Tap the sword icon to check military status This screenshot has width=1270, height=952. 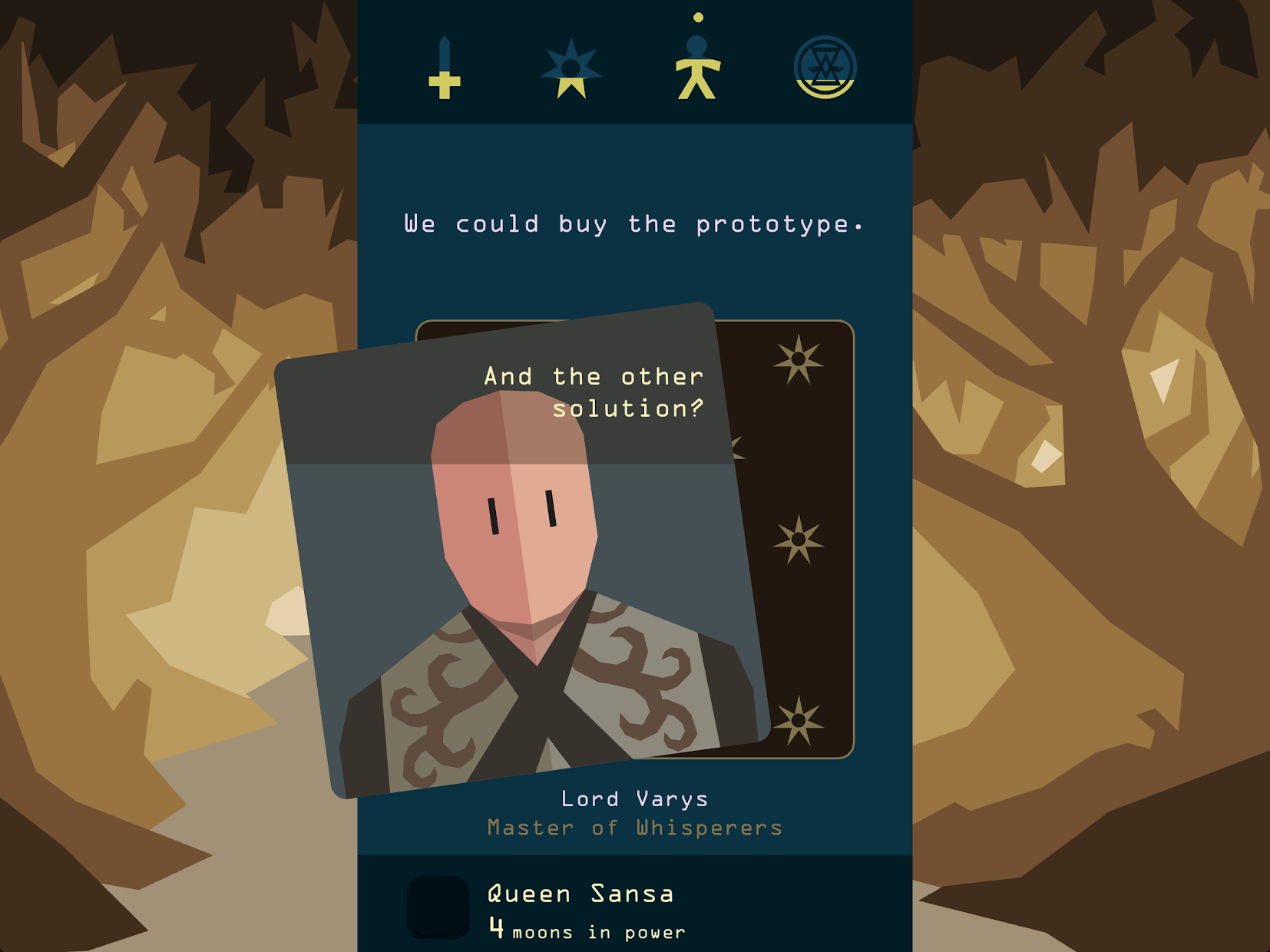click(445, 69)
